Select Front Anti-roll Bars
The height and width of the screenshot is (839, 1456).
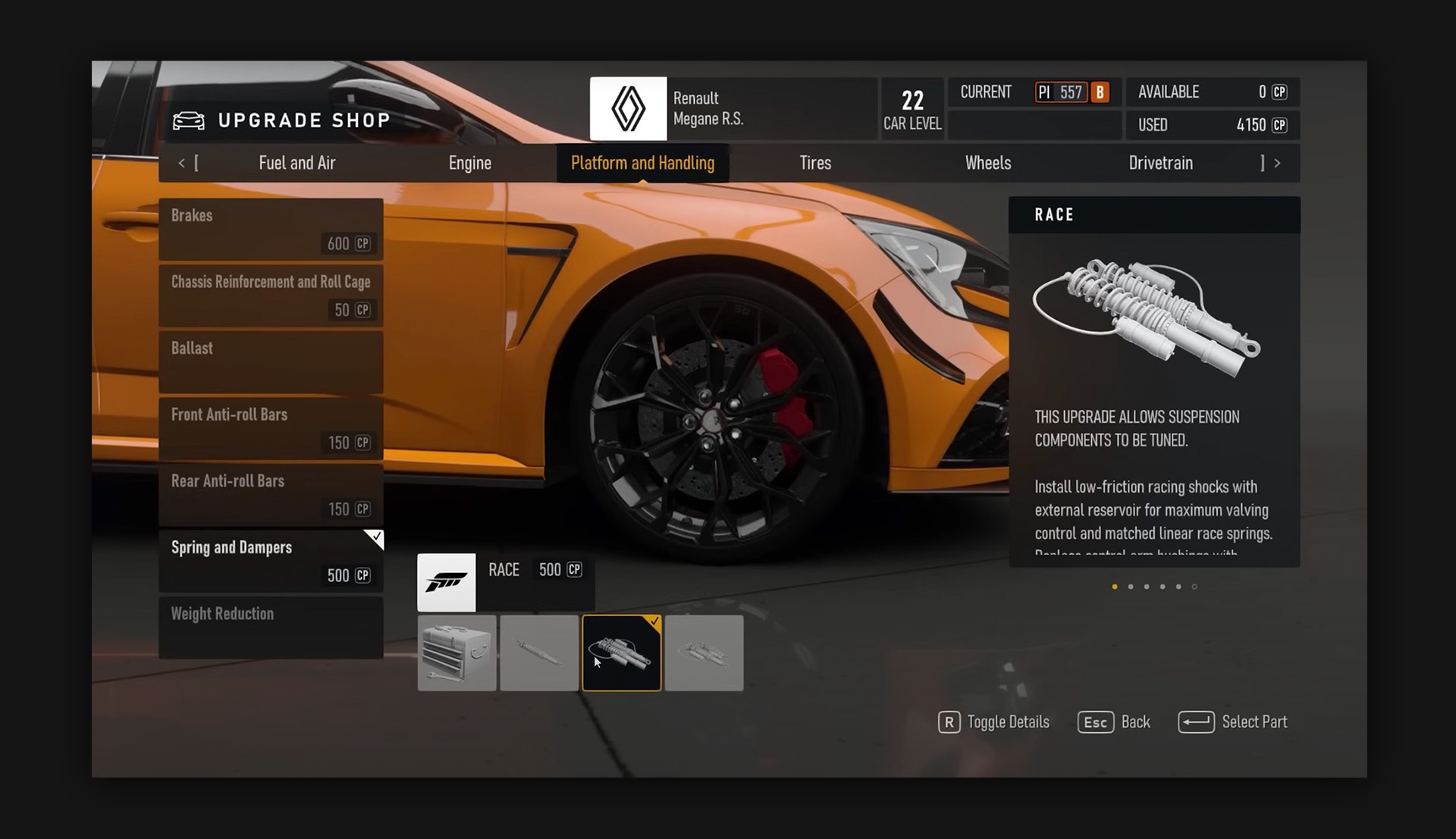click(271, 428)
